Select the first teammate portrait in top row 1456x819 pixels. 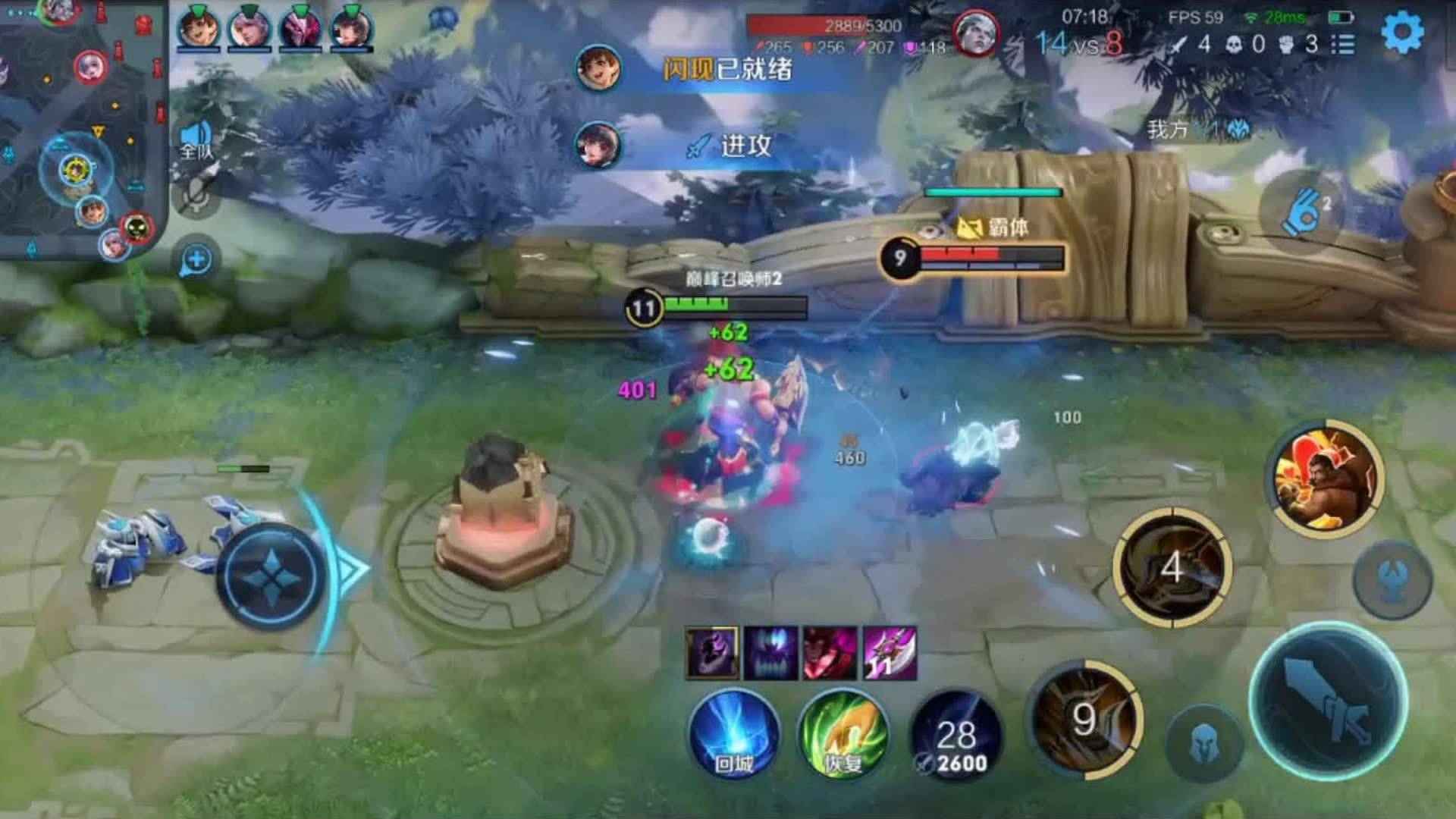(198, 29)
